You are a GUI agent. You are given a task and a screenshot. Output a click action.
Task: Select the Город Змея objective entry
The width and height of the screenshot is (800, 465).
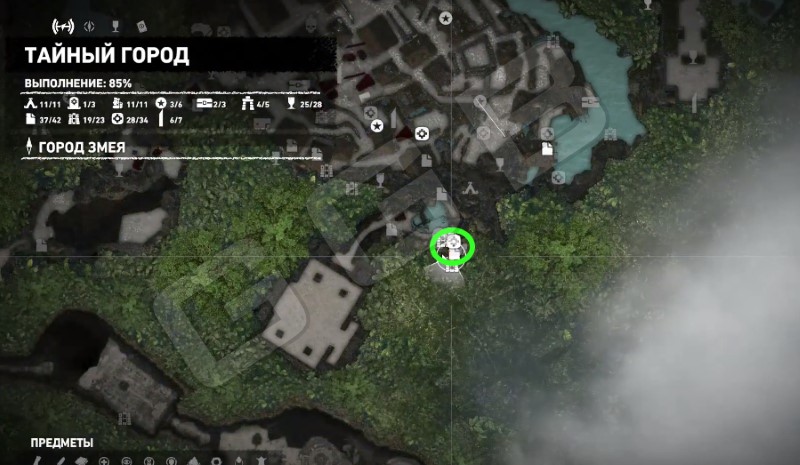point(90,148)
